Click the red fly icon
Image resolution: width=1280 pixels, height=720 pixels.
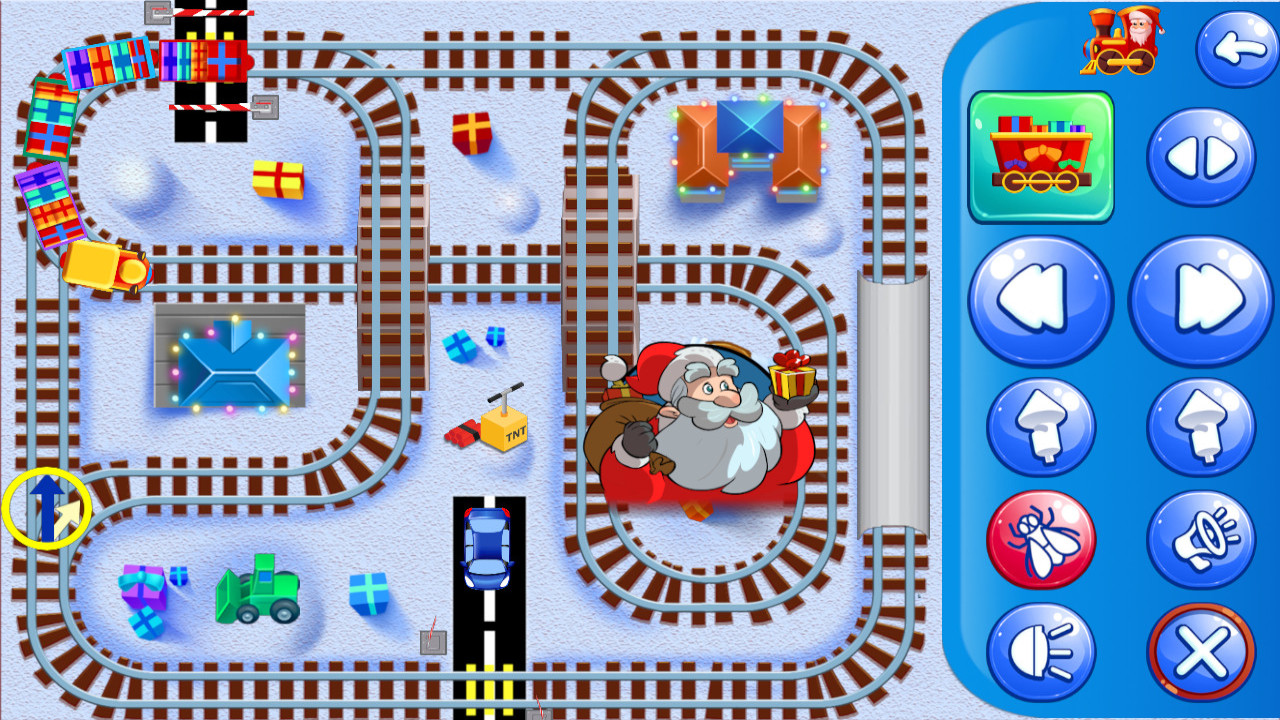tap(1040, 537)
